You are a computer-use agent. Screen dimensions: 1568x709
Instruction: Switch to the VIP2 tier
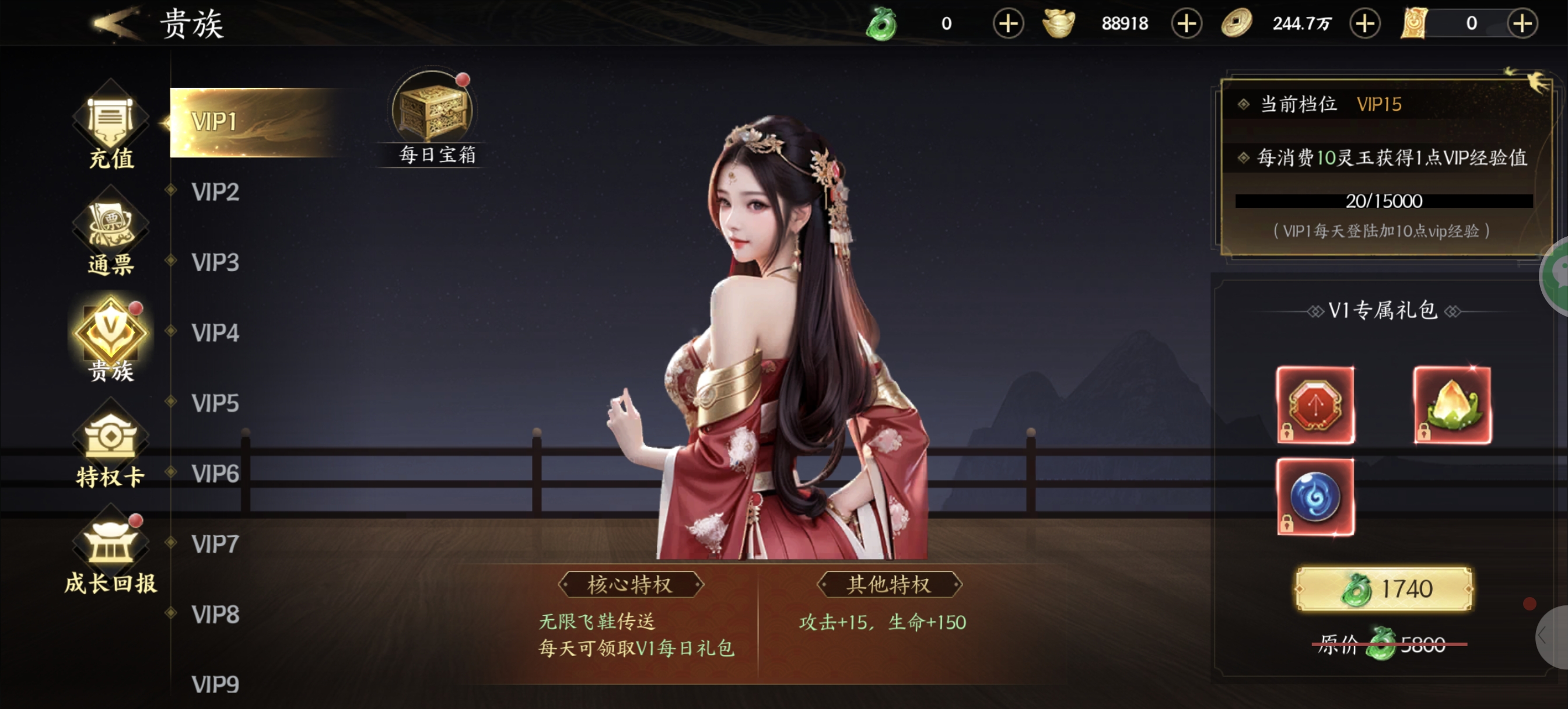(215, 192)
